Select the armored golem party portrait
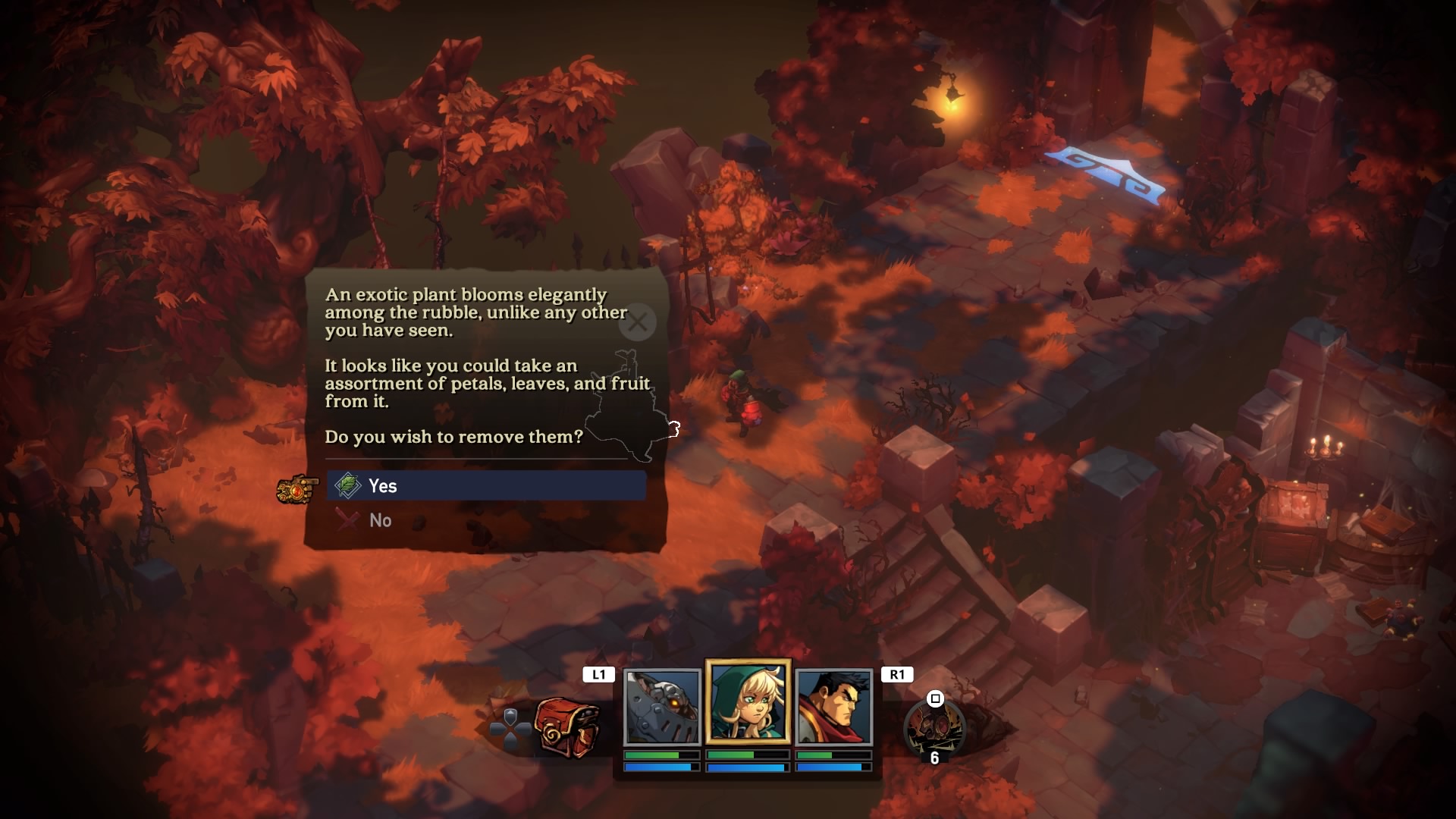 [661, 707]
